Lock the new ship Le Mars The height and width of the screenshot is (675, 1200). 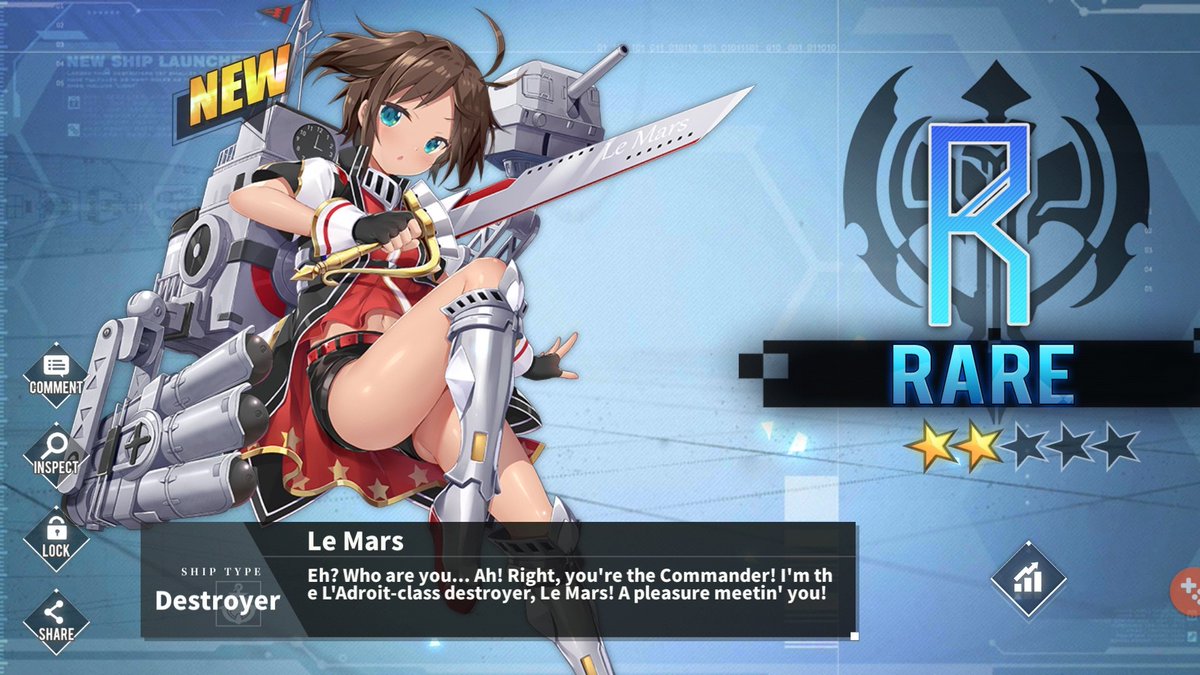click(x=56, y=538)
